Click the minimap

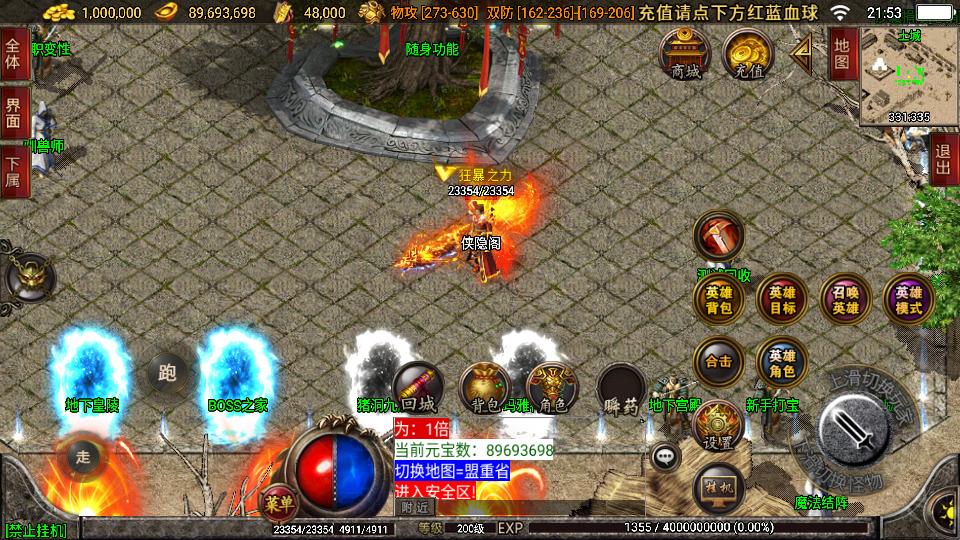908,76
